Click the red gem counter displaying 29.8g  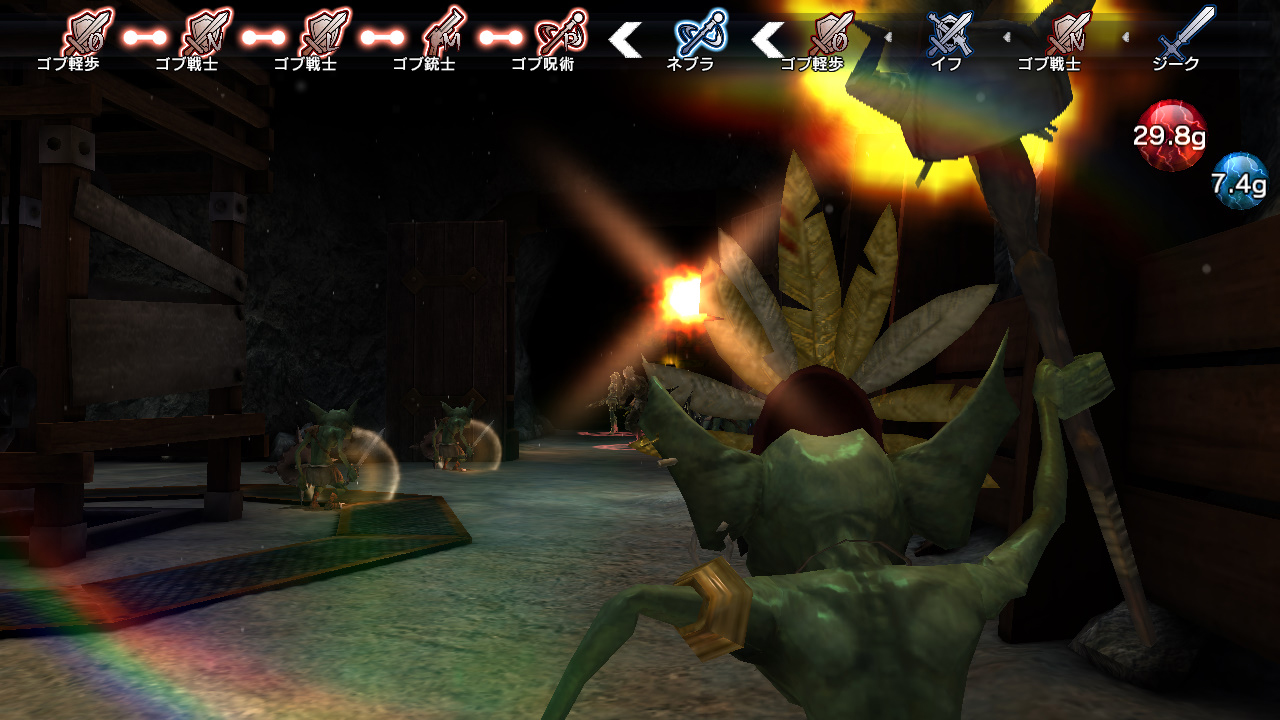pyautogui.click(x=1172, y=133)
